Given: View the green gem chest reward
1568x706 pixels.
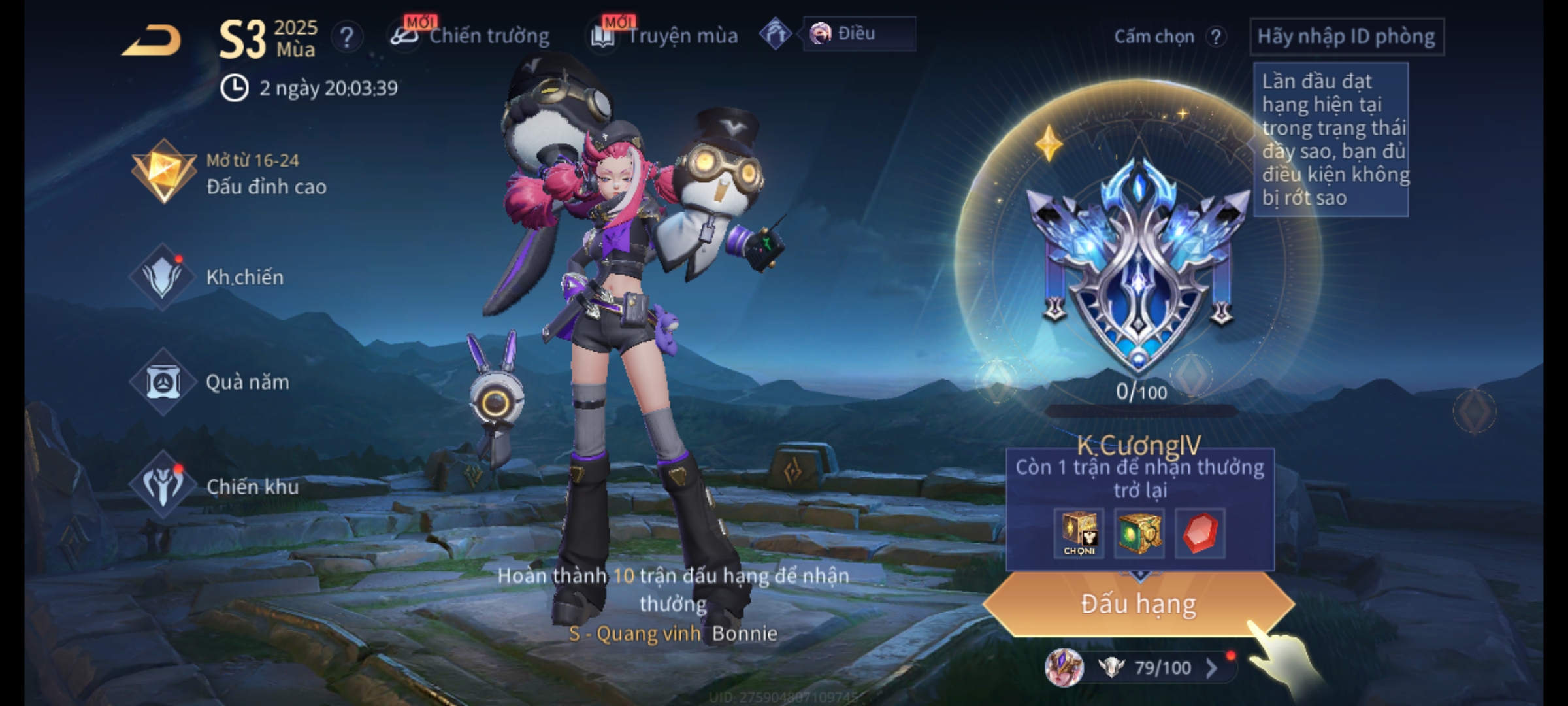Looking at the screenshot, I should [x=1139, y=533].
